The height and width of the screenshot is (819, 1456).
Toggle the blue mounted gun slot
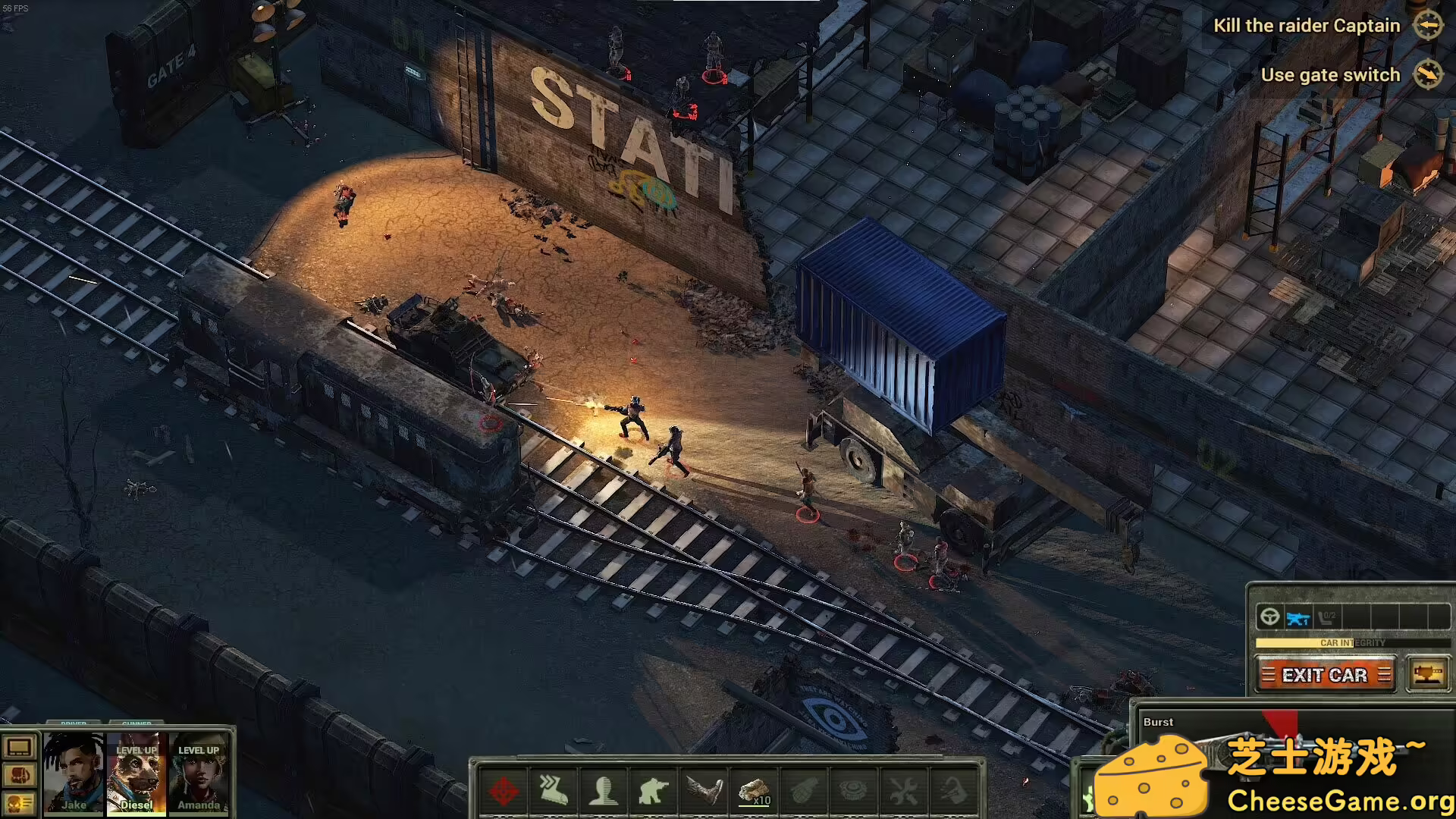(x=1298, y=617)
